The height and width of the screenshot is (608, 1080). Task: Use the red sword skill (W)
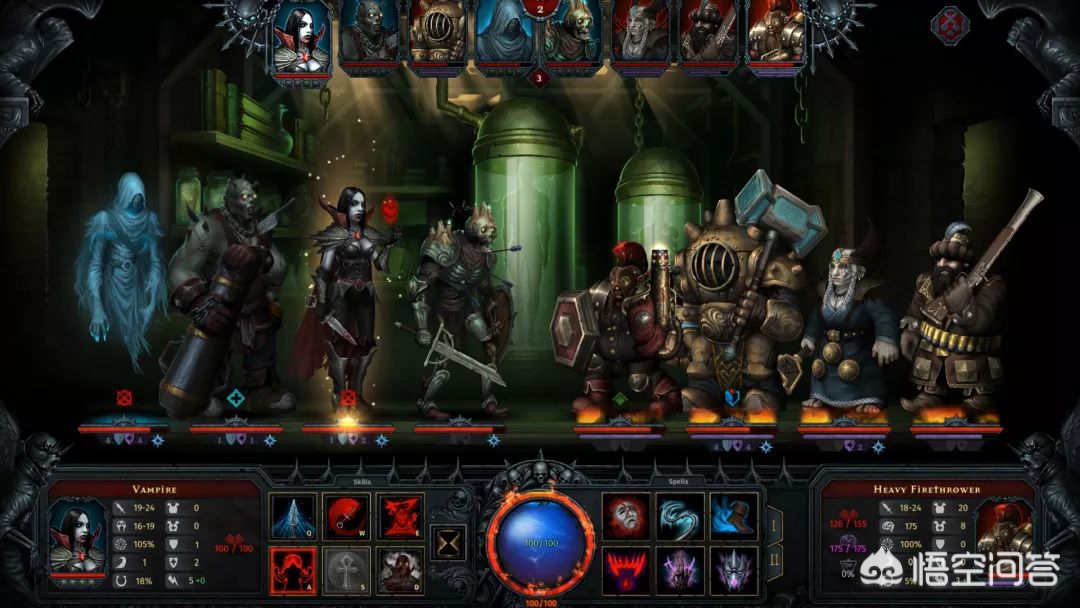click(348, 516)
